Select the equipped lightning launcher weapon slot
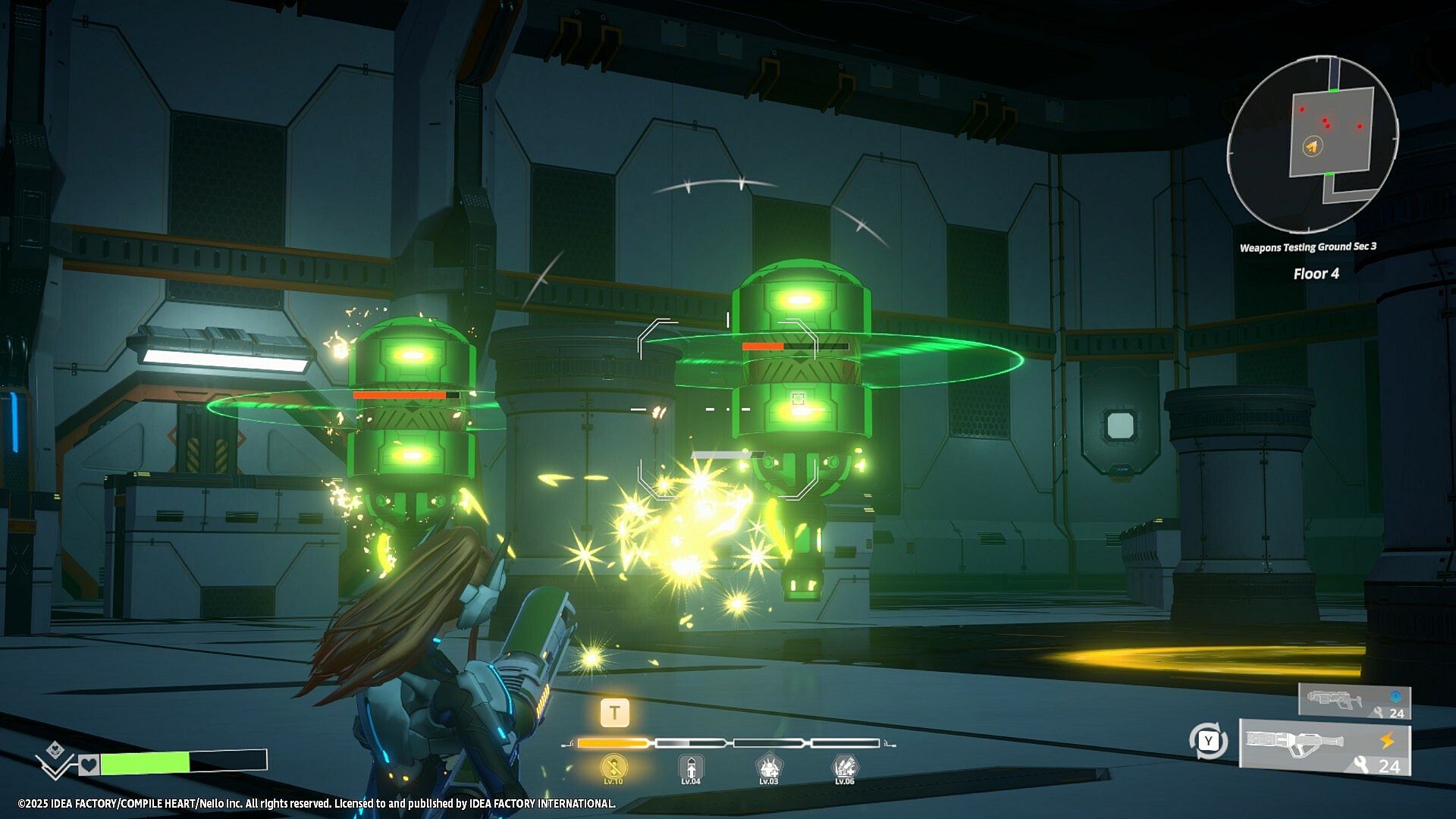 coord(1325,748)
